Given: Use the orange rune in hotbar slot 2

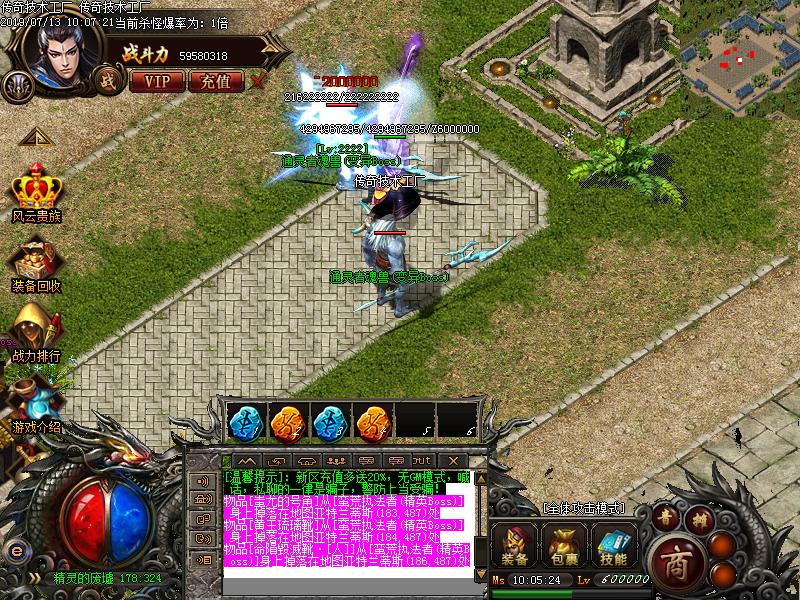Looking at the screenshot, I should tap(289, 422).
